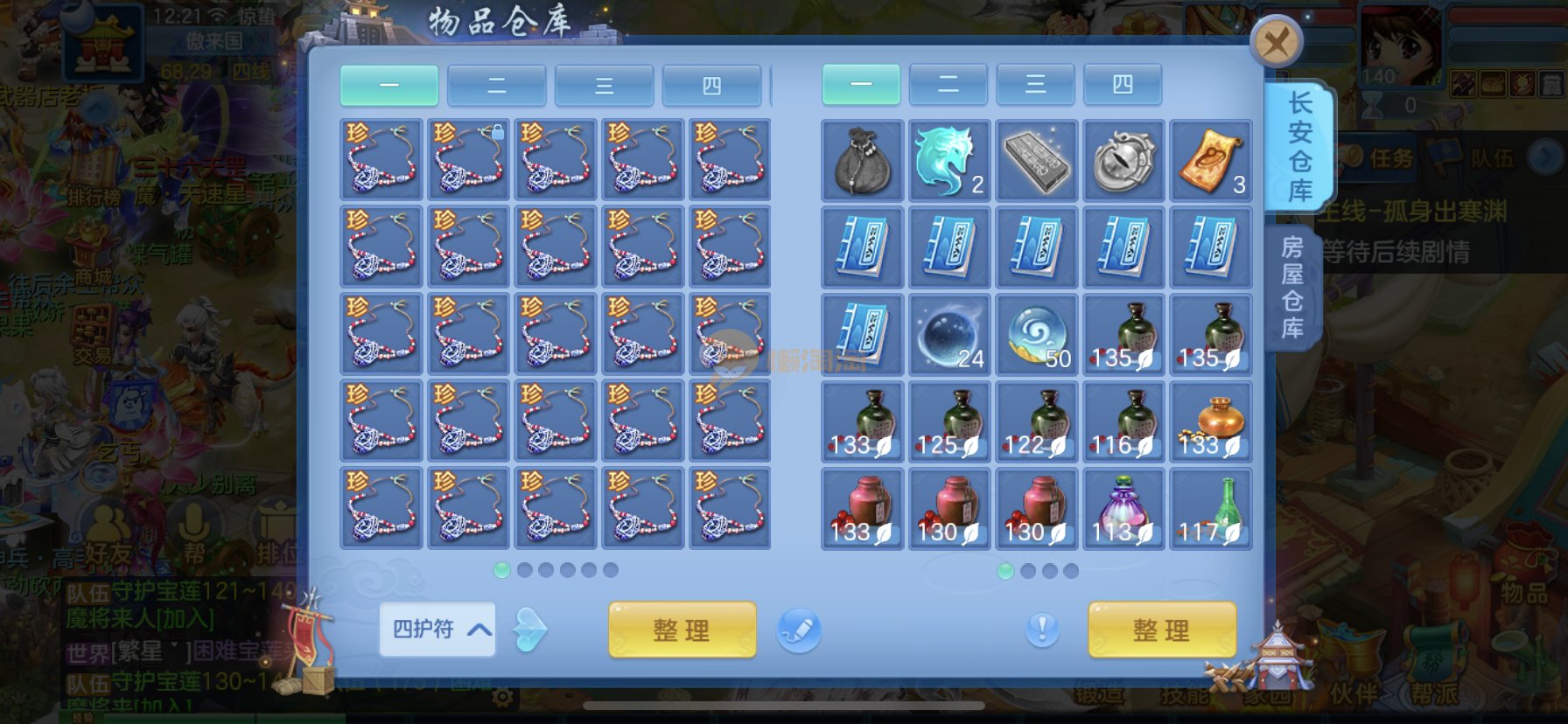Close the item warehouse window
This screenshot has height=724, width=1568.
pyautogui.click(x=1277, y=42)
